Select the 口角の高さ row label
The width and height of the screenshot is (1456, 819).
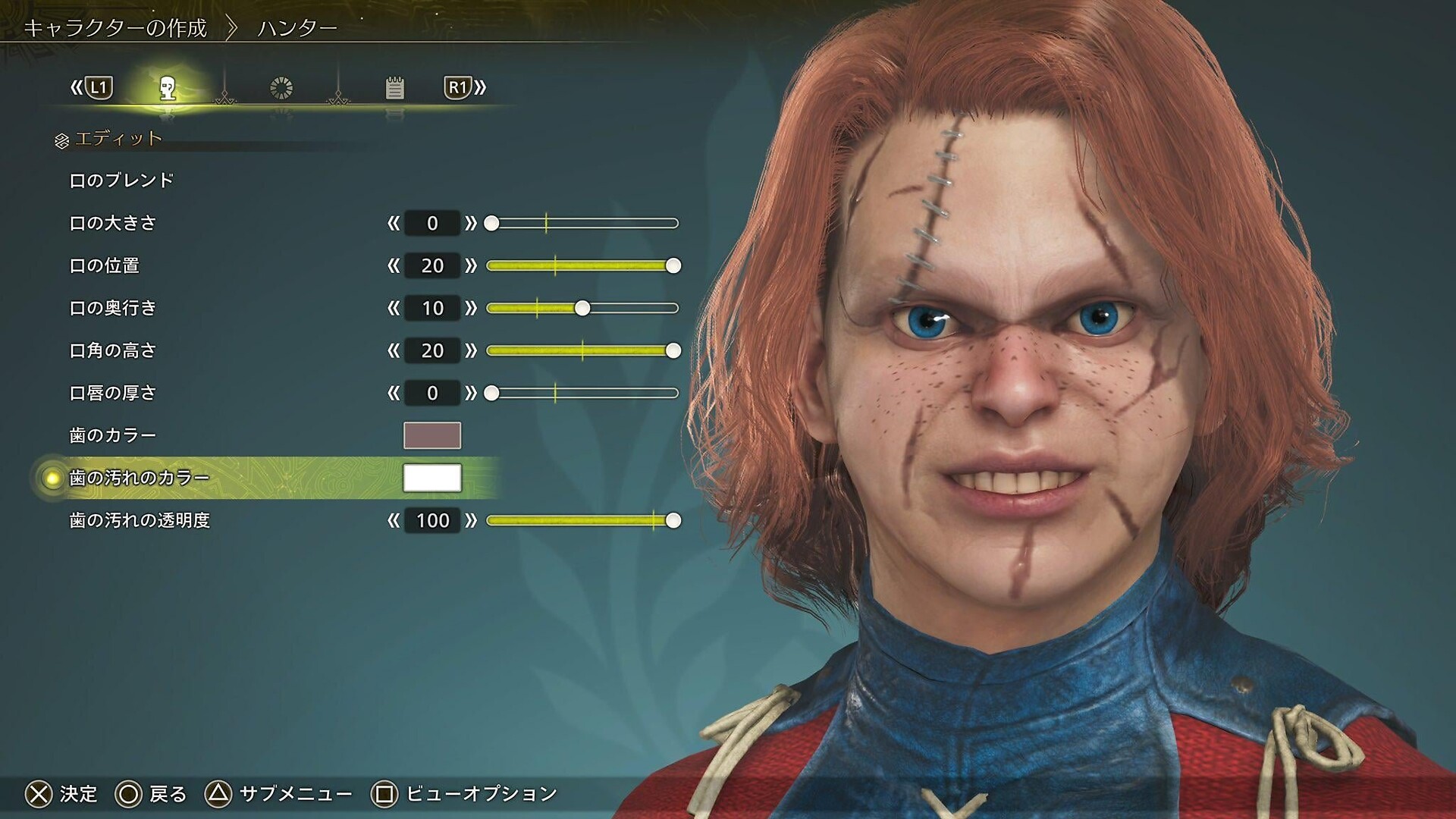point(113,350)
